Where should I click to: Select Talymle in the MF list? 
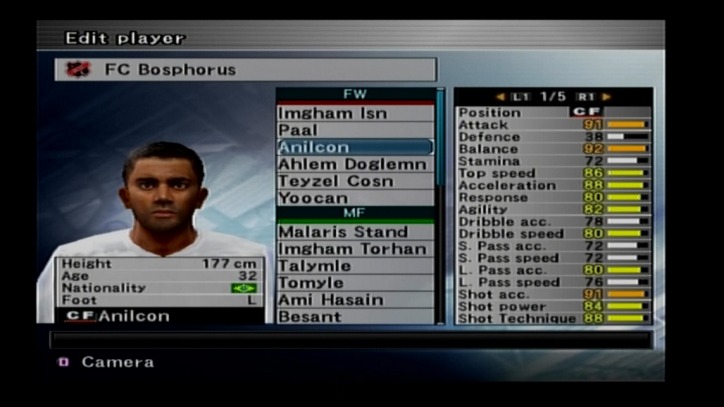[x=355, y=266]
